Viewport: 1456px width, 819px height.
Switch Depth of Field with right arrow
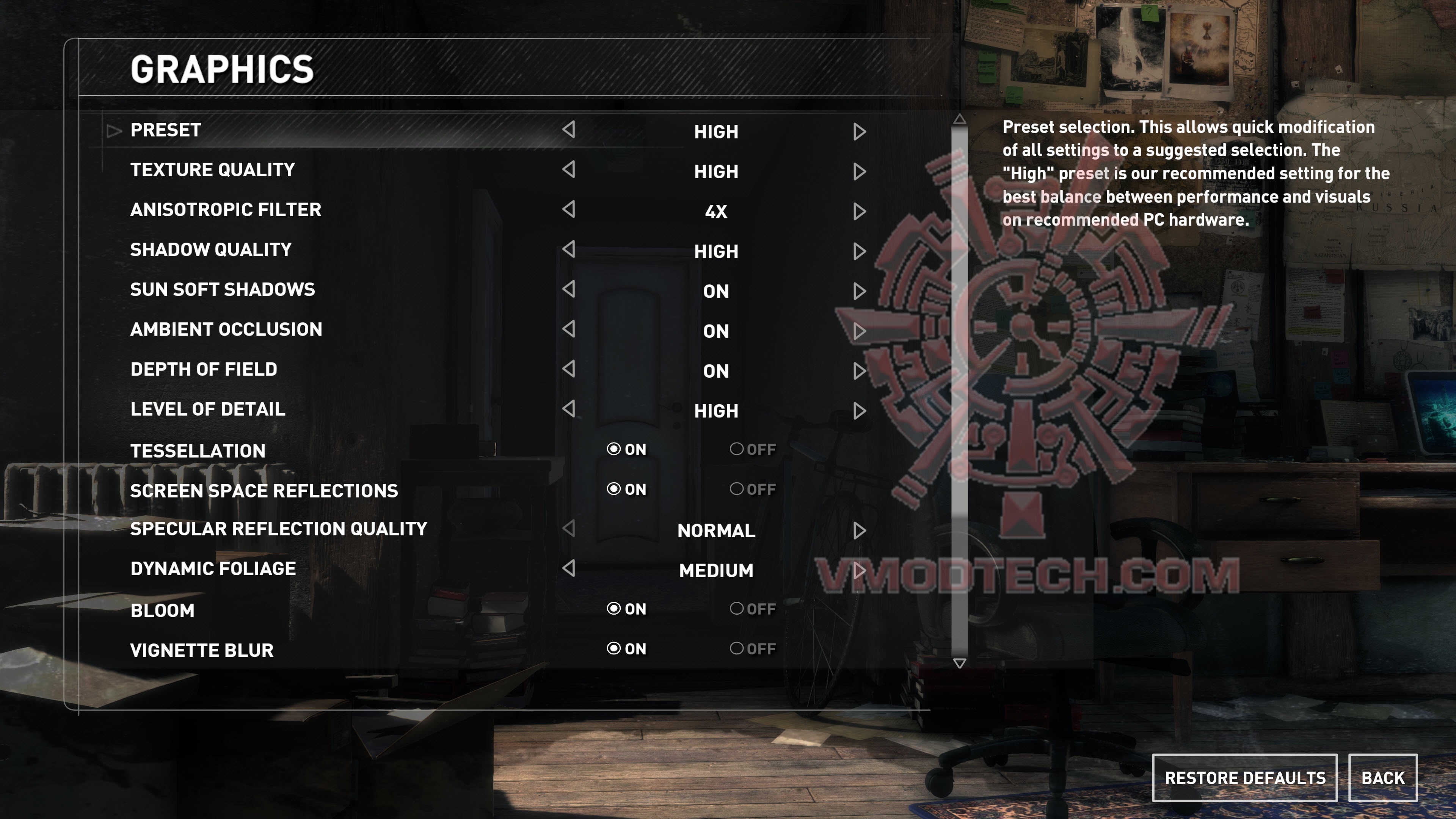pyautogui.click(x=859, y=371)
